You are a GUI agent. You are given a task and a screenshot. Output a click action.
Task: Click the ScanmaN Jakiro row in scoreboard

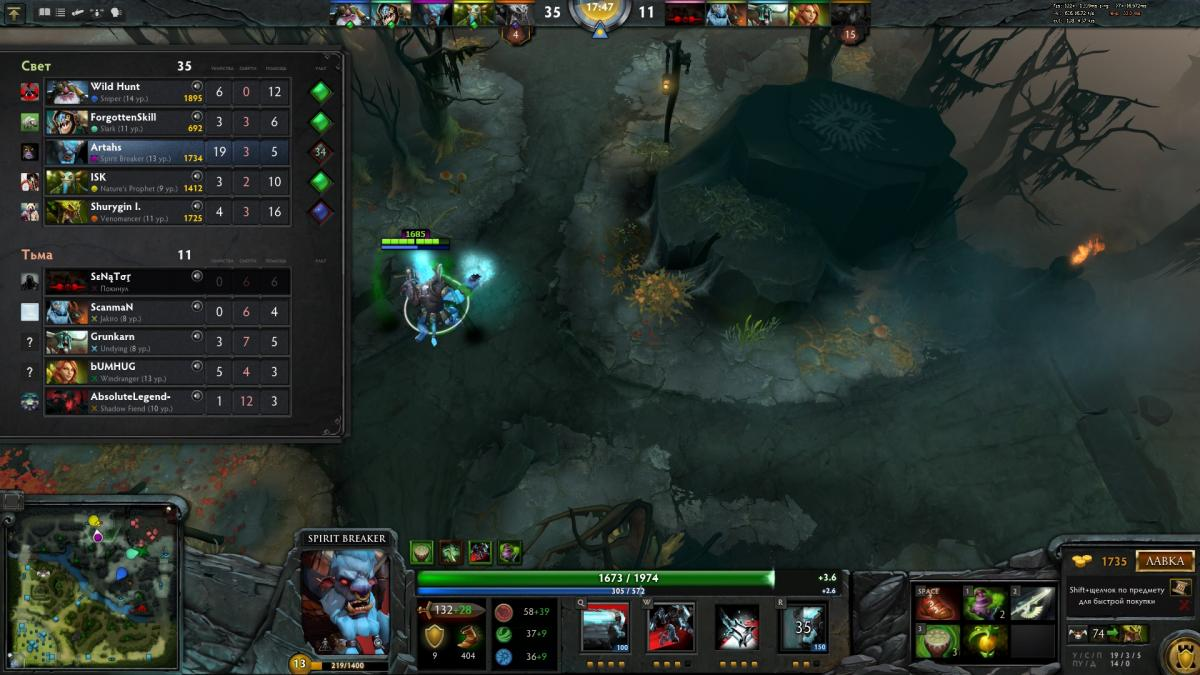coord(167,312)
